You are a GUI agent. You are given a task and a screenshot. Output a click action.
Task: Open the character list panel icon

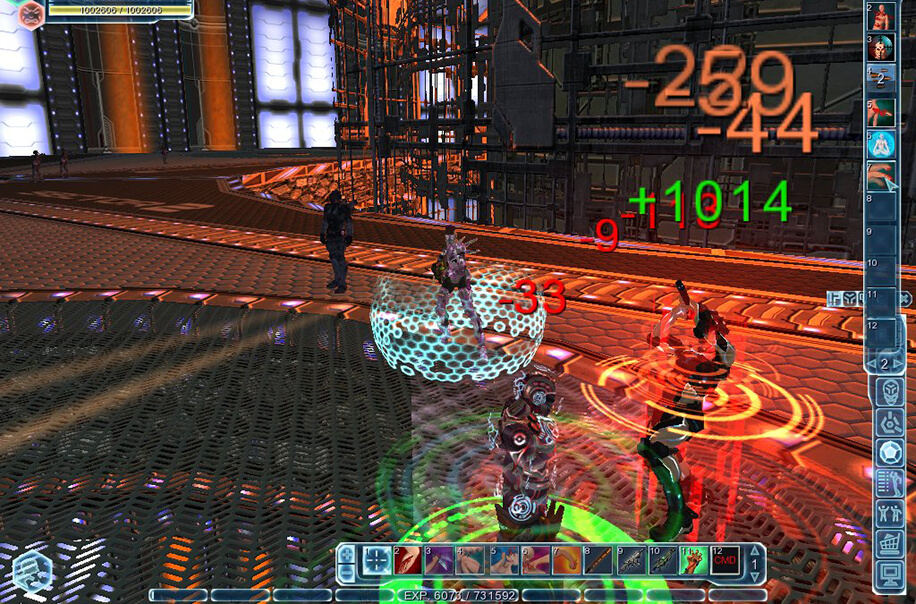[x=889, y=484]
